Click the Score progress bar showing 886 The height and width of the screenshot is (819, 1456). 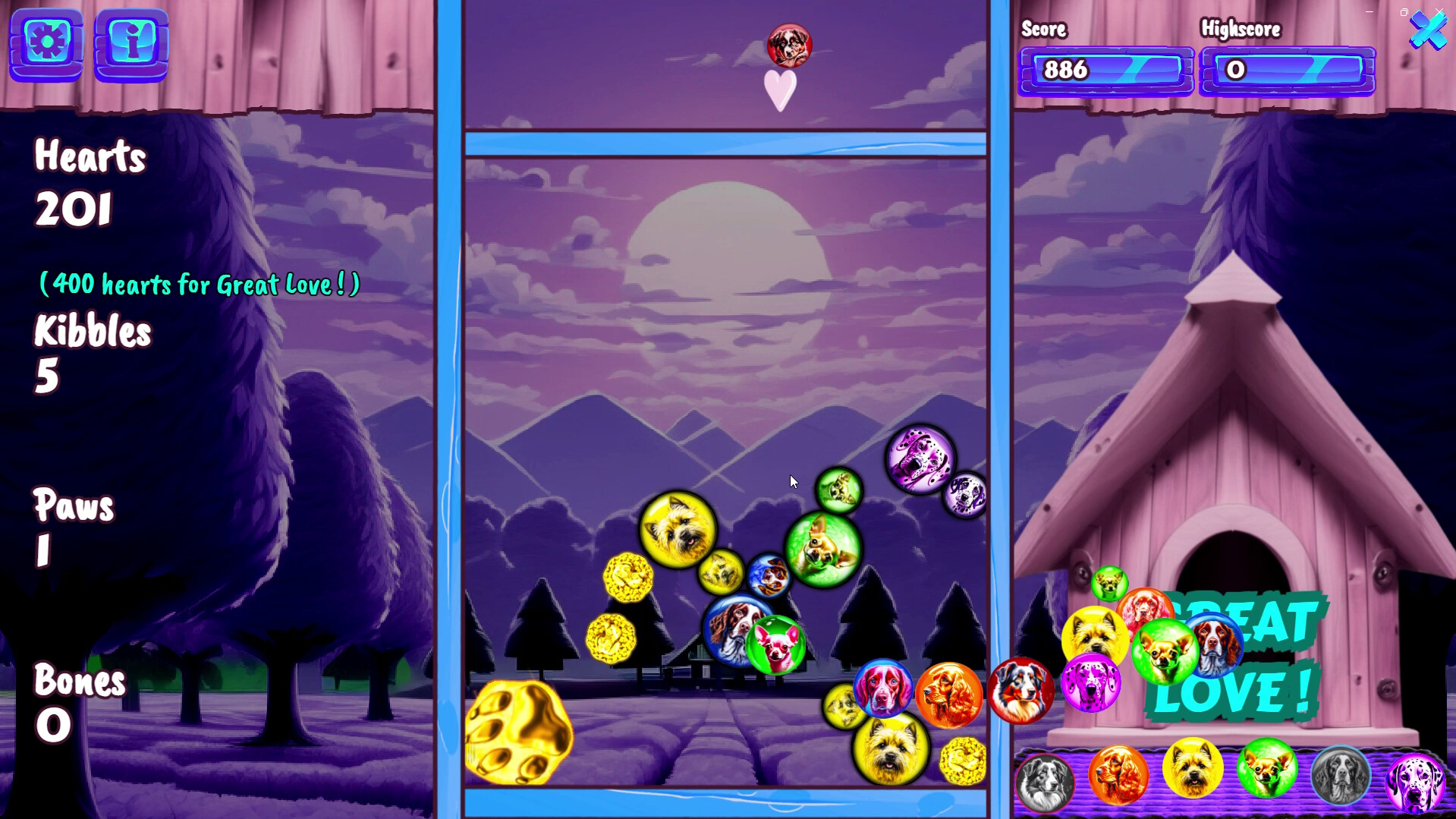pos(1105,71)
